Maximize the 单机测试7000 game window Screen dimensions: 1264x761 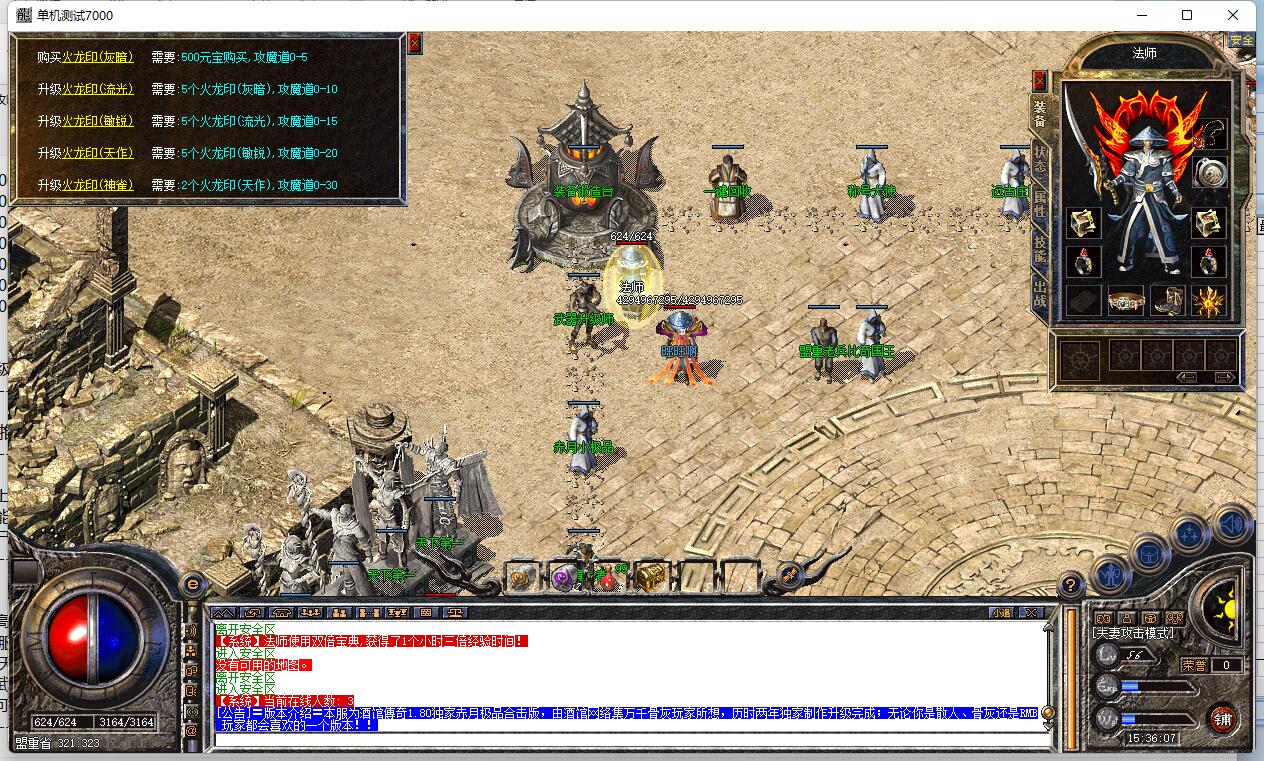[x=1187, y=15]
